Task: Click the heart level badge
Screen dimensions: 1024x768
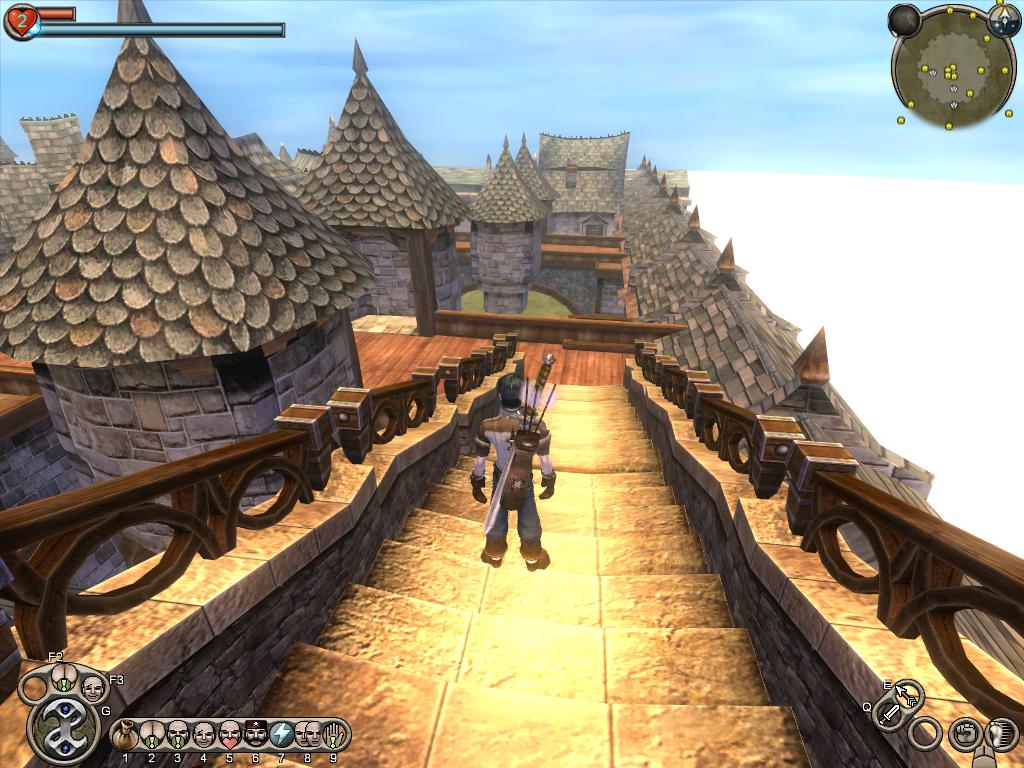Action: pyautogui.click(x=21, y=21)
